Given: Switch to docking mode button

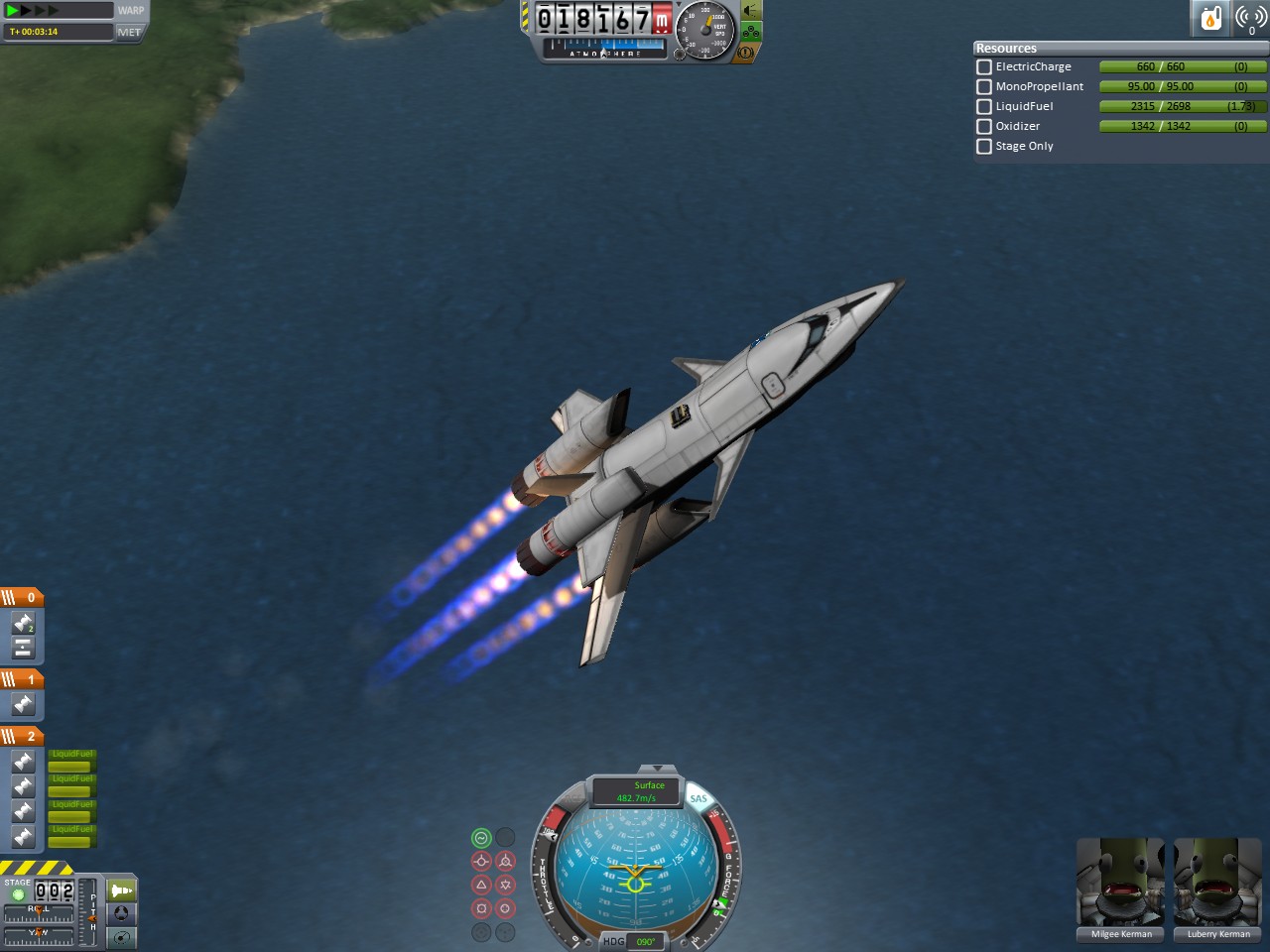Looking at the screenshot, I should (x=121, y=913).
